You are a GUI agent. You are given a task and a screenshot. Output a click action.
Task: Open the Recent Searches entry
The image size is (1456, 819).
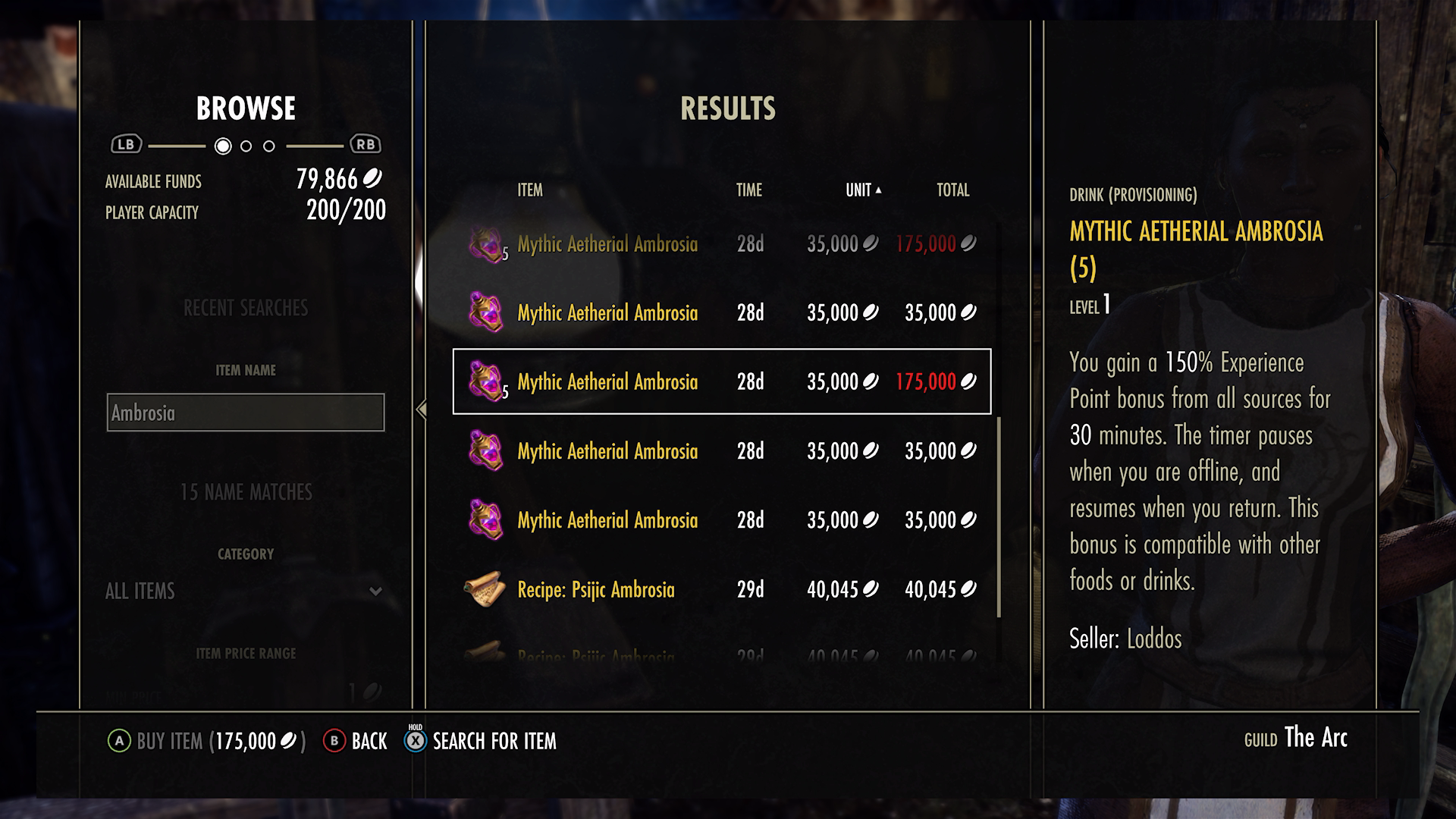245,308
